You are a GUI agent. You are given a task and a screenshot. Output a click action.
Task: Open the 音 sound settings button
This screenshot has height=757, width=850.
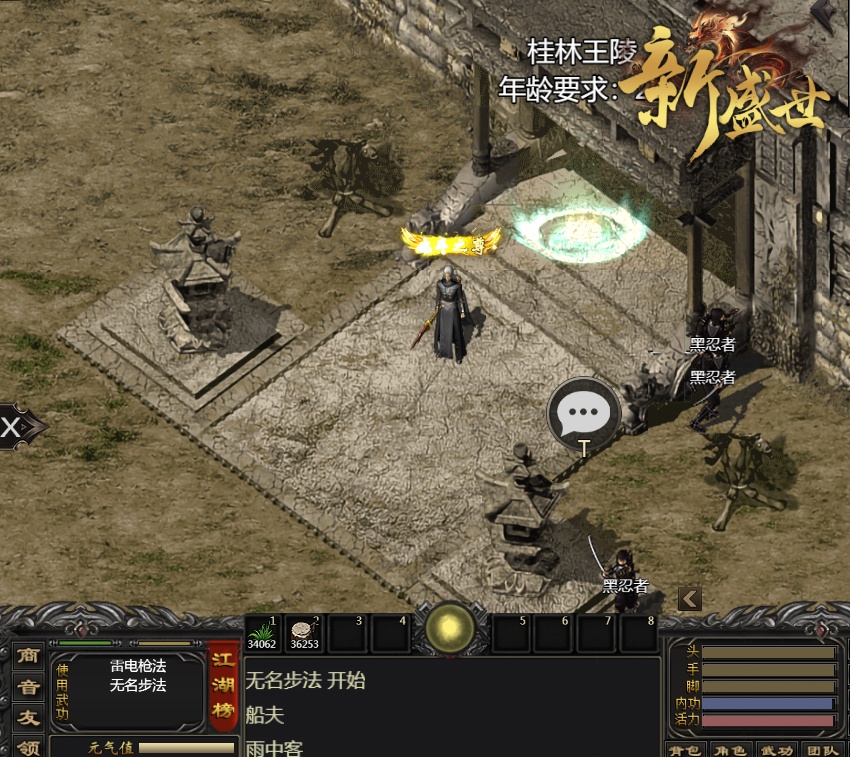(x=29, y=686)
